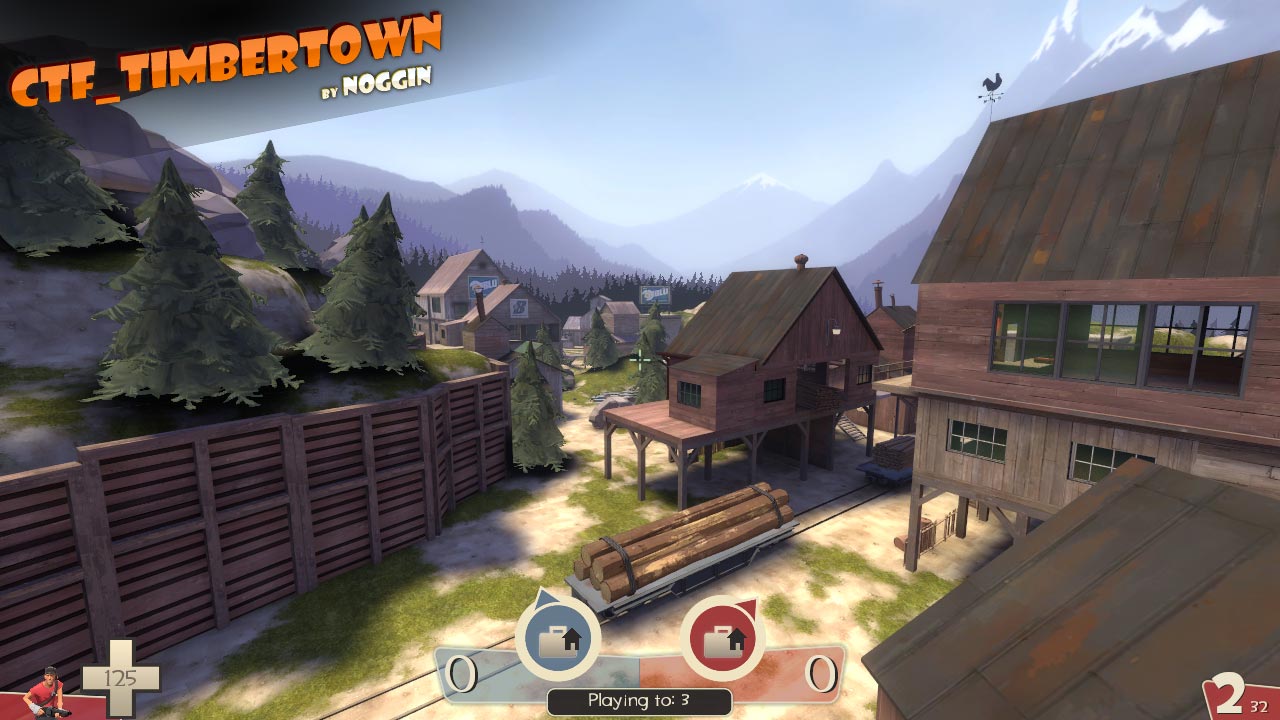Click the red team intelligence briefcase icon

pyautogui.click(x=722, y=637)
